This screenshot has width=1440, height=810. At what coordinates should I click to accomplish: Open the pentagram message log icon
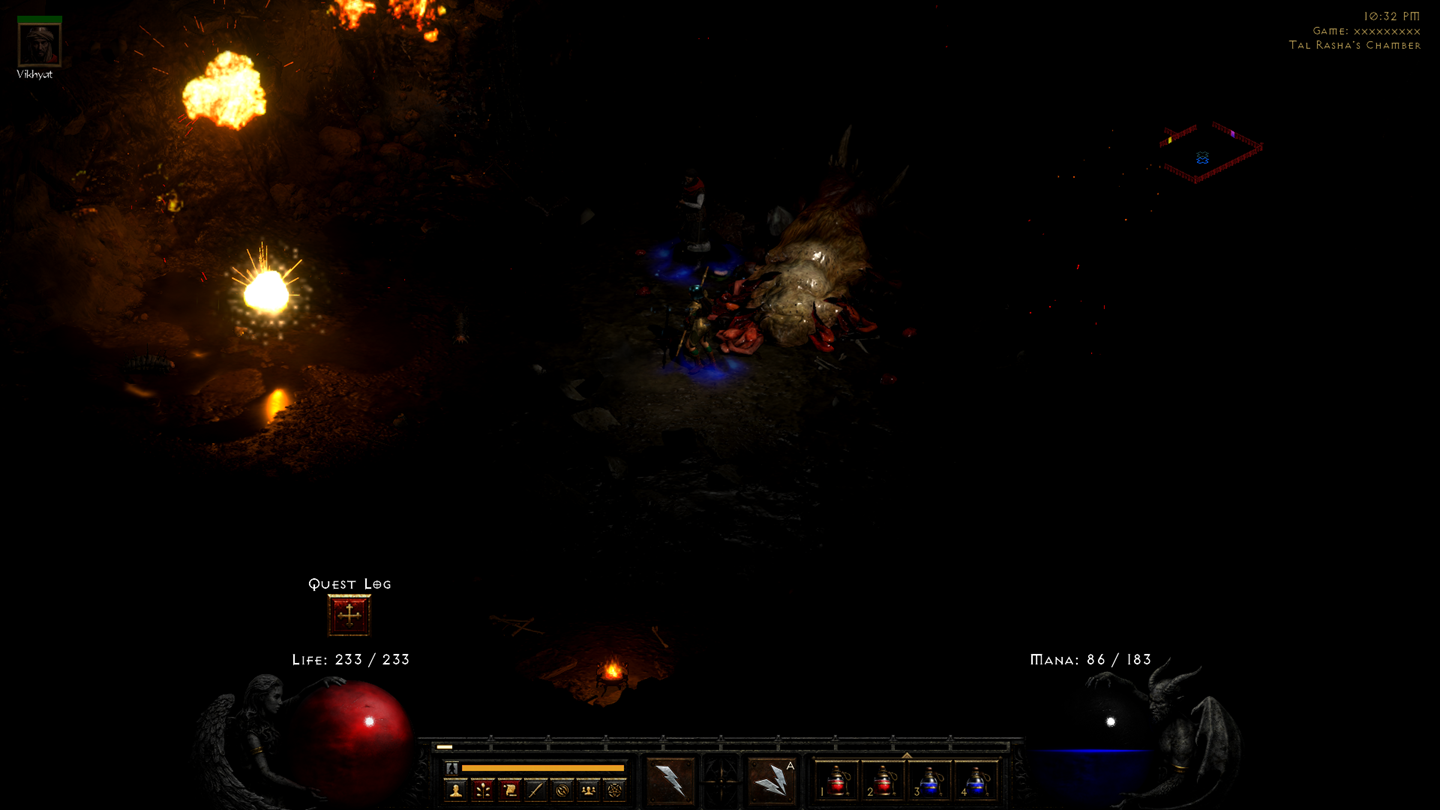(616, 790)
